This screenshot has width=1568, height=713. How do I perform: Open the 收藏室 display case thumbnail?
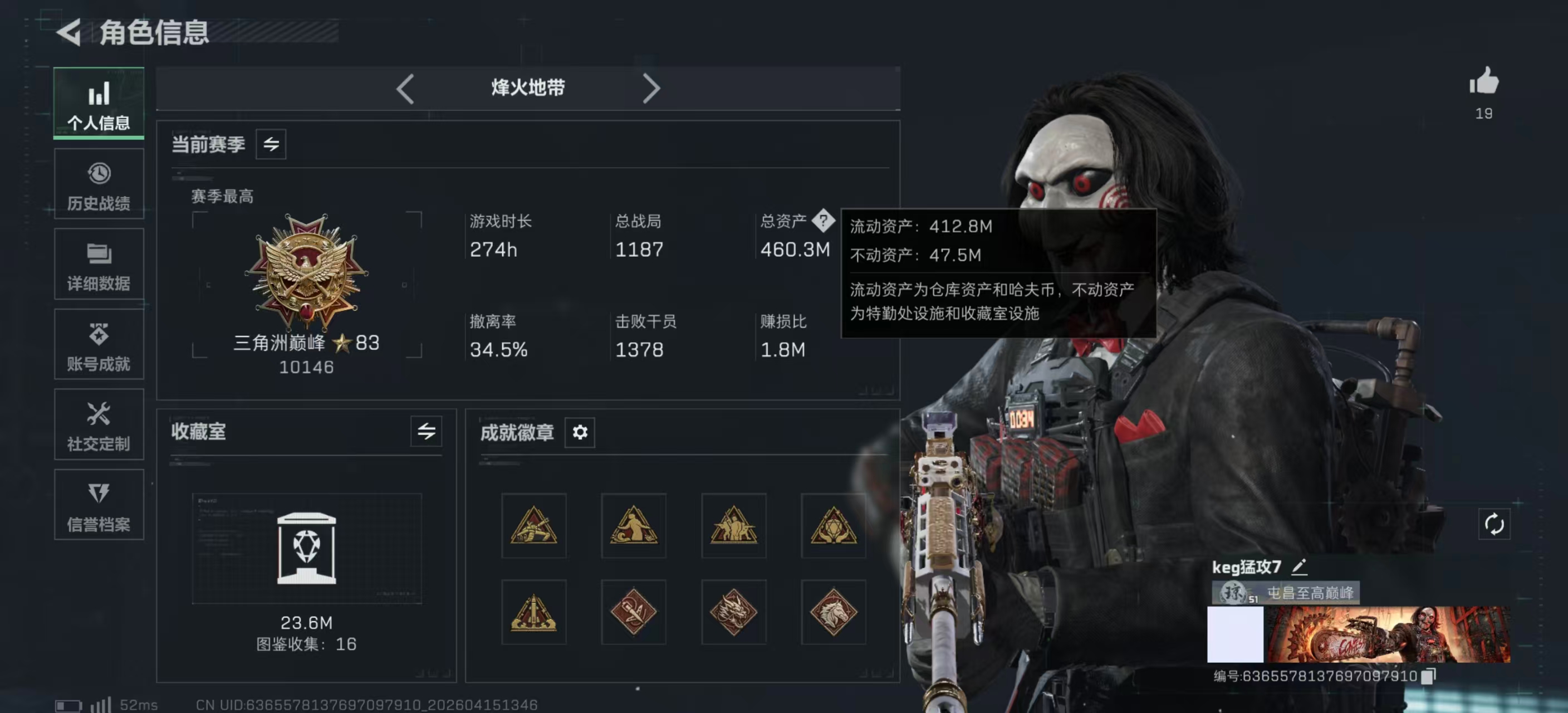(x=306, y=548)
